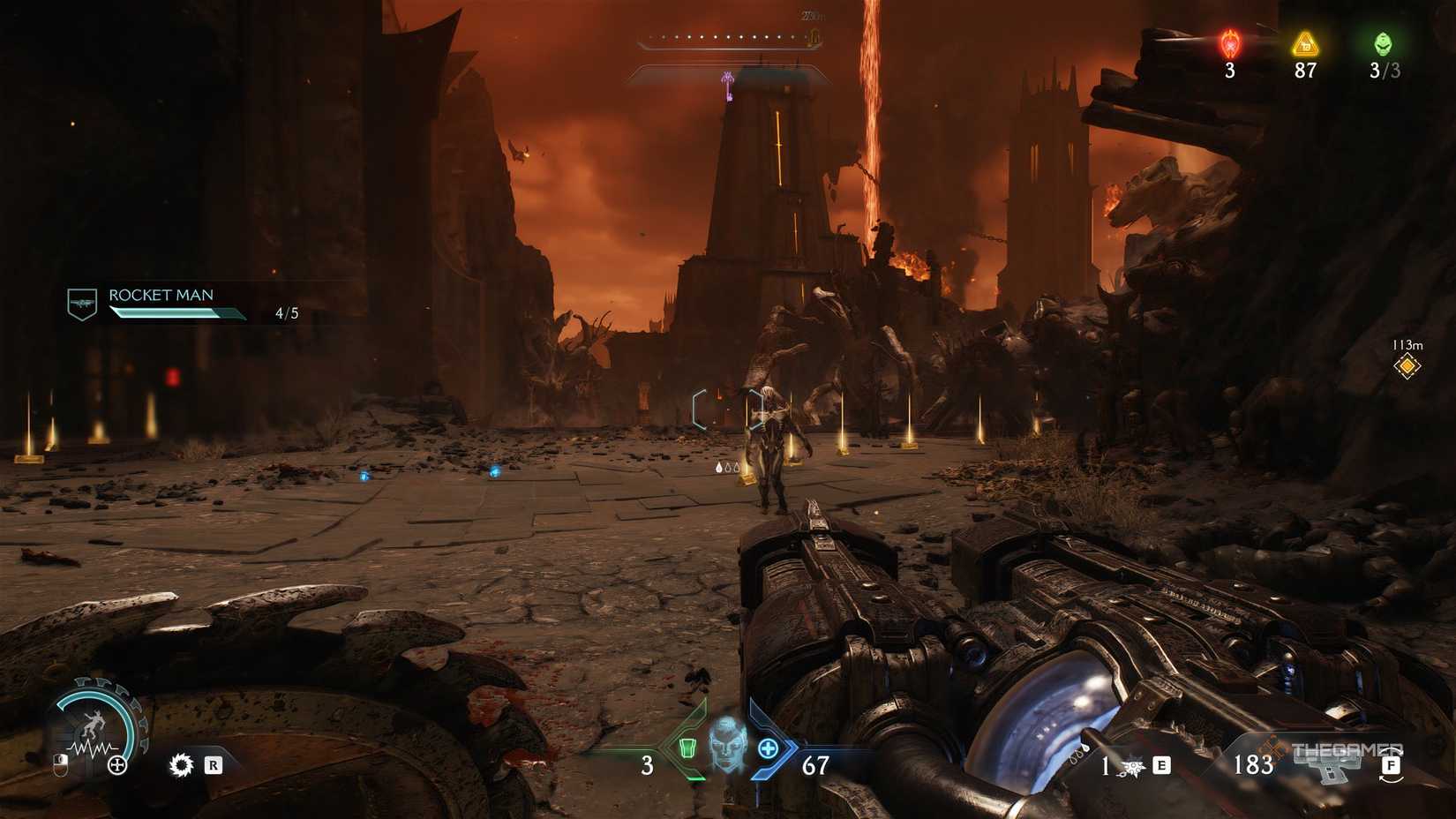Viewport: 1456px width, 819px height.
Task: Click the E key binding prompt
Action: [x=1161, y=764]
